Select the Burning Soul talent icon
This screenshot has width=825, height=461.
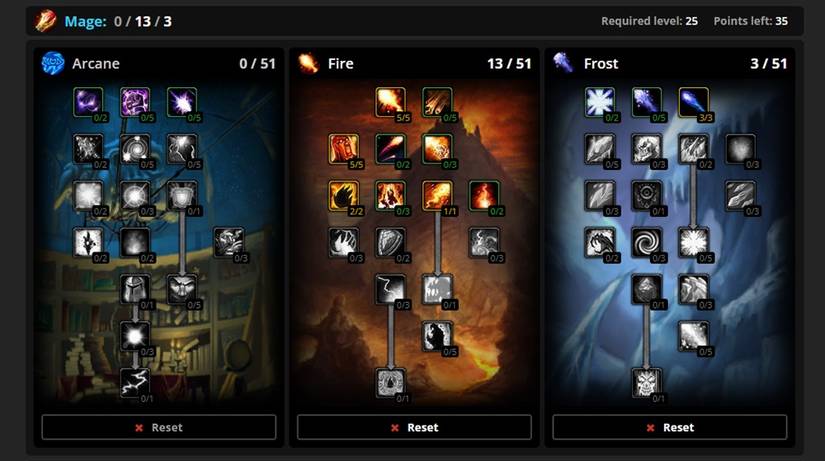[483, 195]
